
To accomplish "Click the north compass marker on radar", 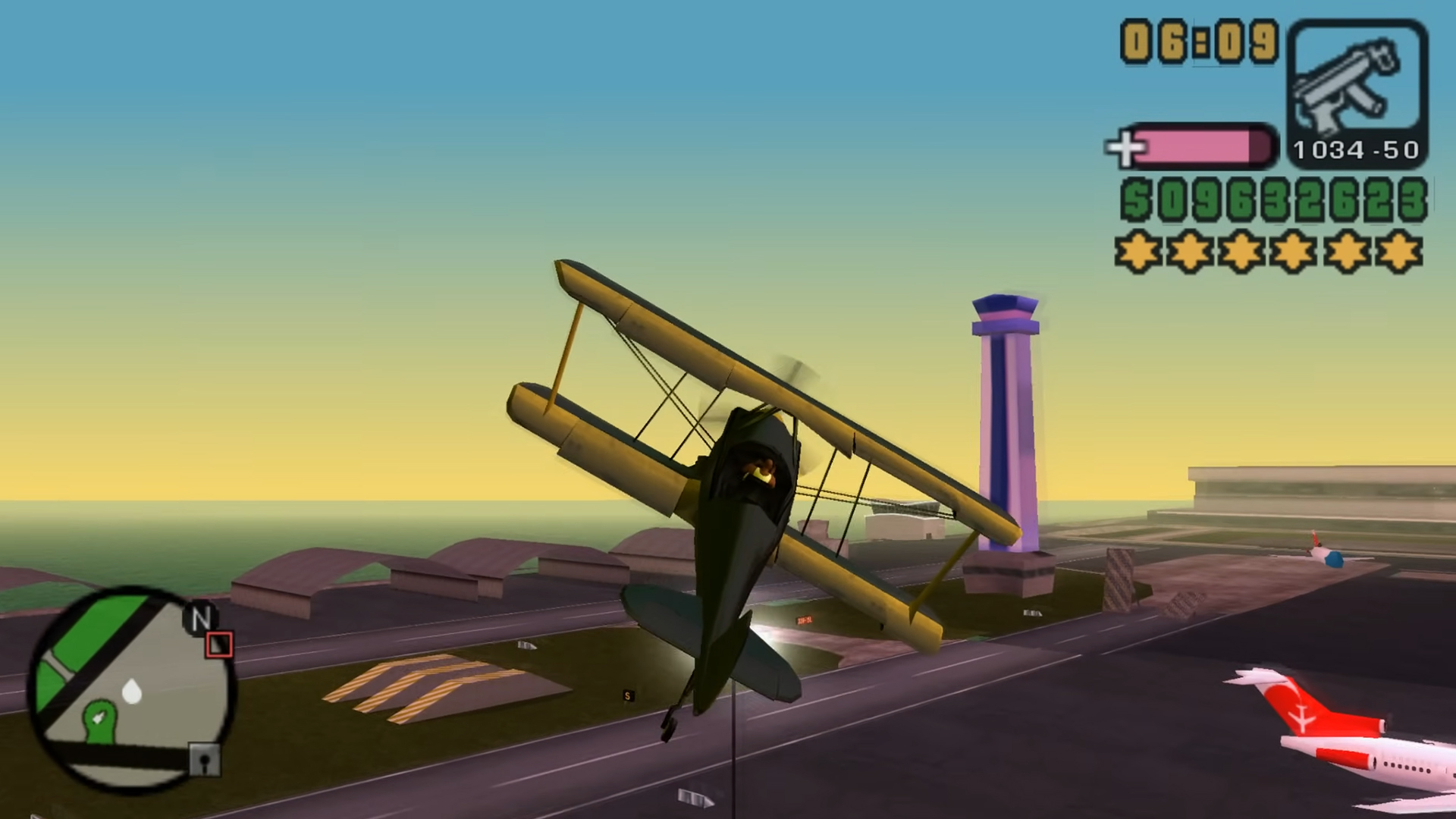I will click(x=200, y=618).
